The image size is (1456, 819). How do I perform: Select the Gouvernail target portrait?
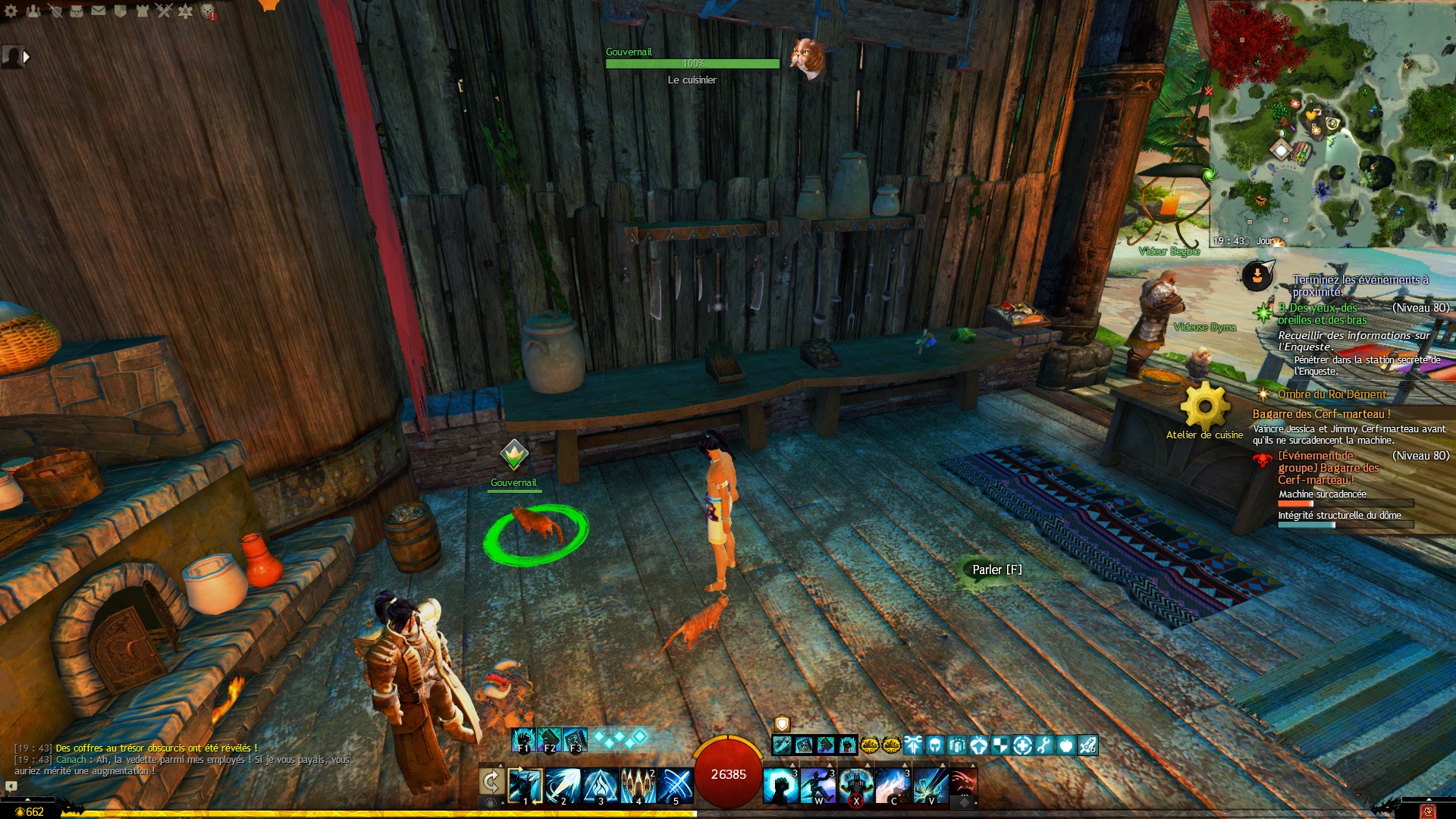[x=808, y=58]
